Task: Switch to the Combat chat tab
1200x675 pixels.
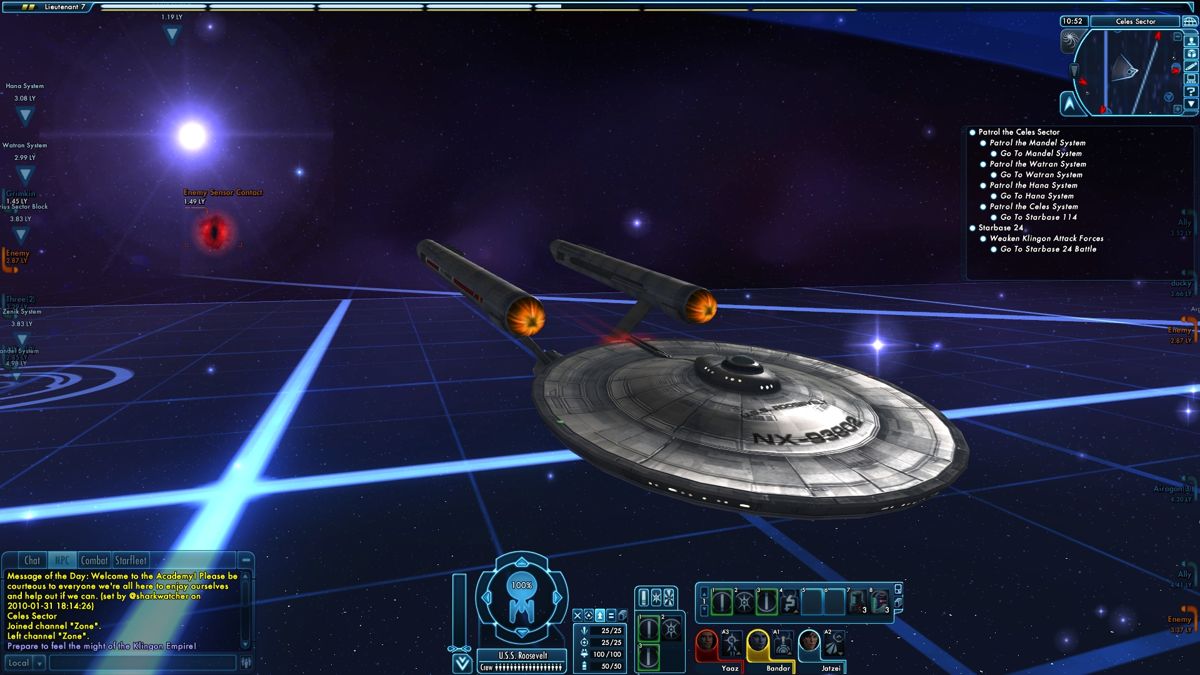Action: [94, 561]
